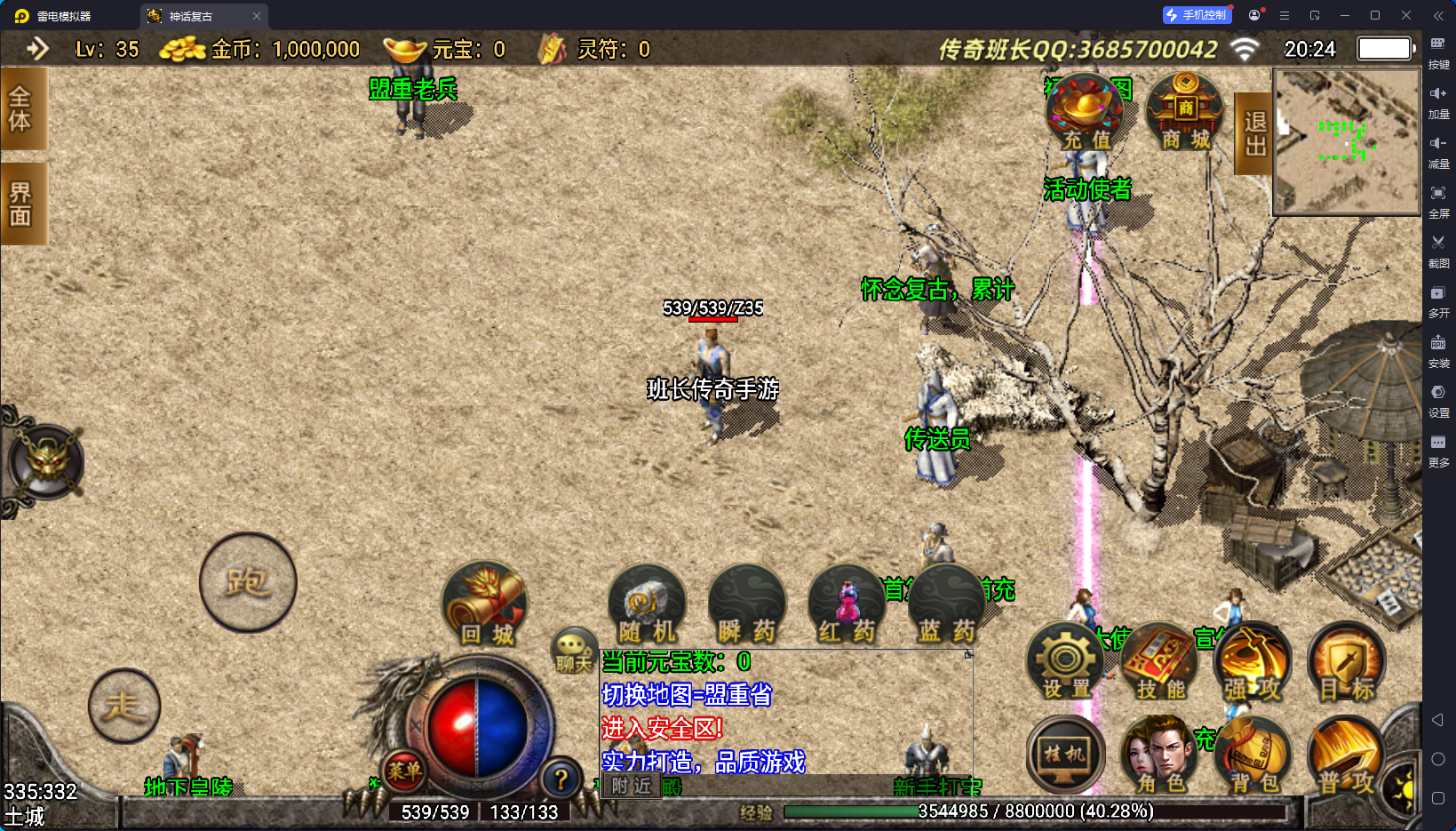The width and height of the screenshot is (1456, 831).
Task: Tap the 跑 run button
Action: click(x=248, y=582)
